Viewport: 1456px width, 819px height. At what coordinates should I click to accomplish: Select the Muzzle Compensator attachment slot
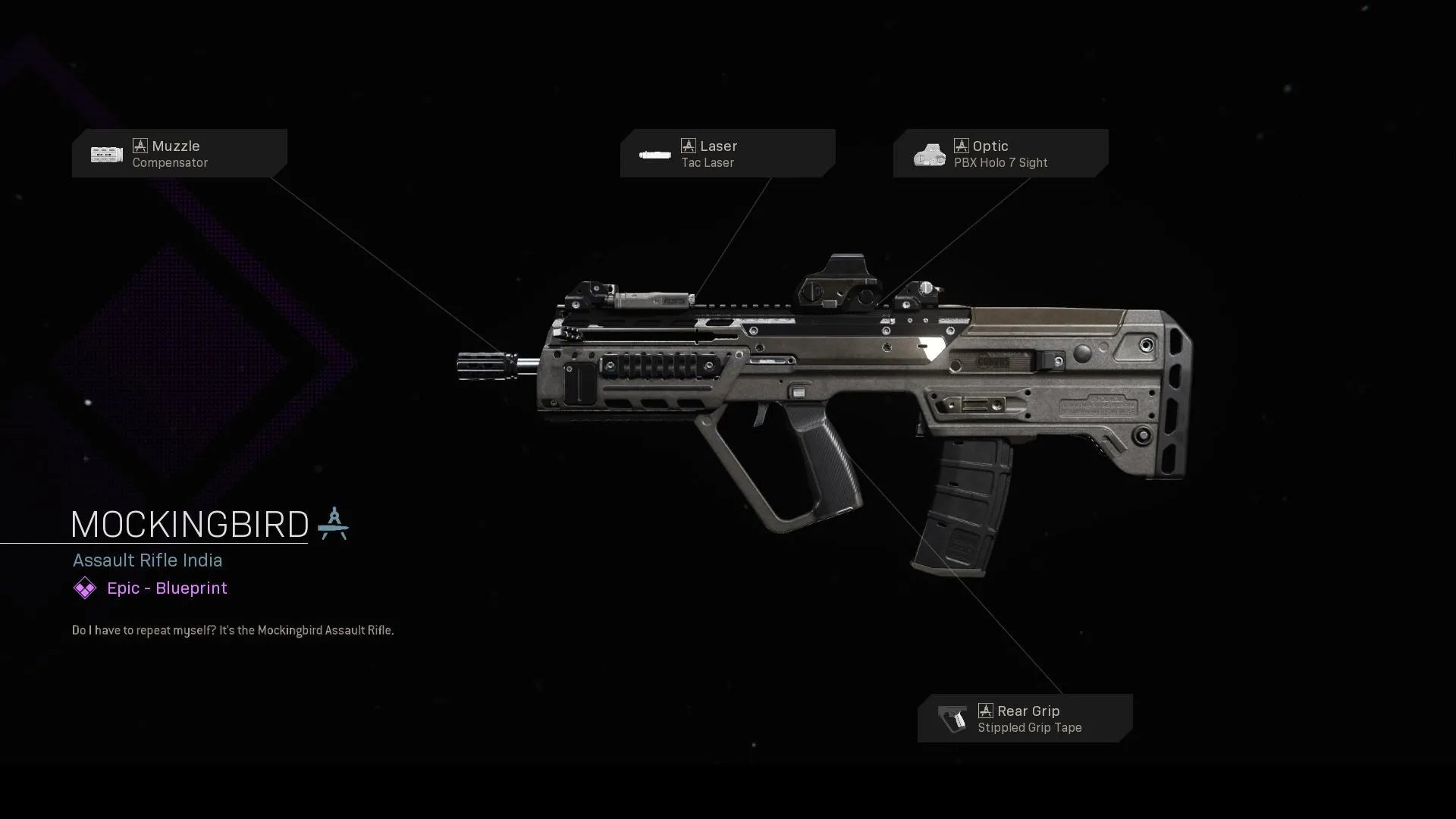(179, 153)
